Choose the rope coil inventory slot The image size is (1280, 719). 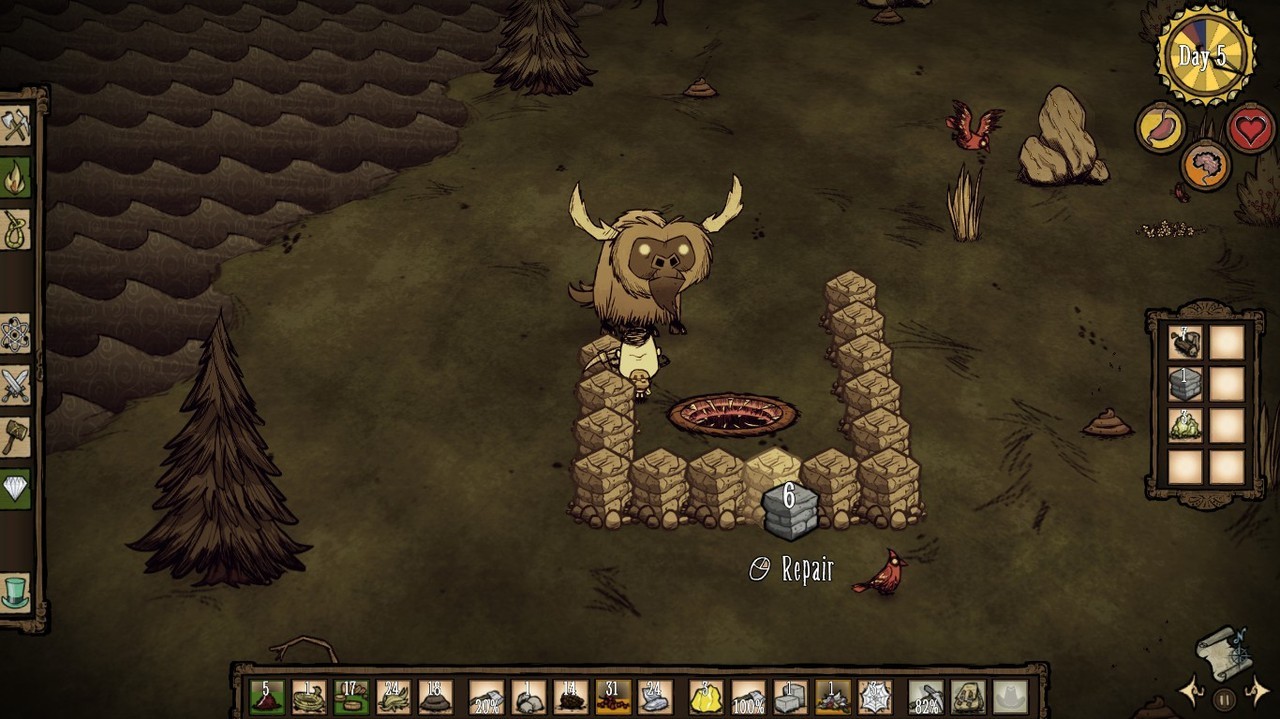click(309, 697)
